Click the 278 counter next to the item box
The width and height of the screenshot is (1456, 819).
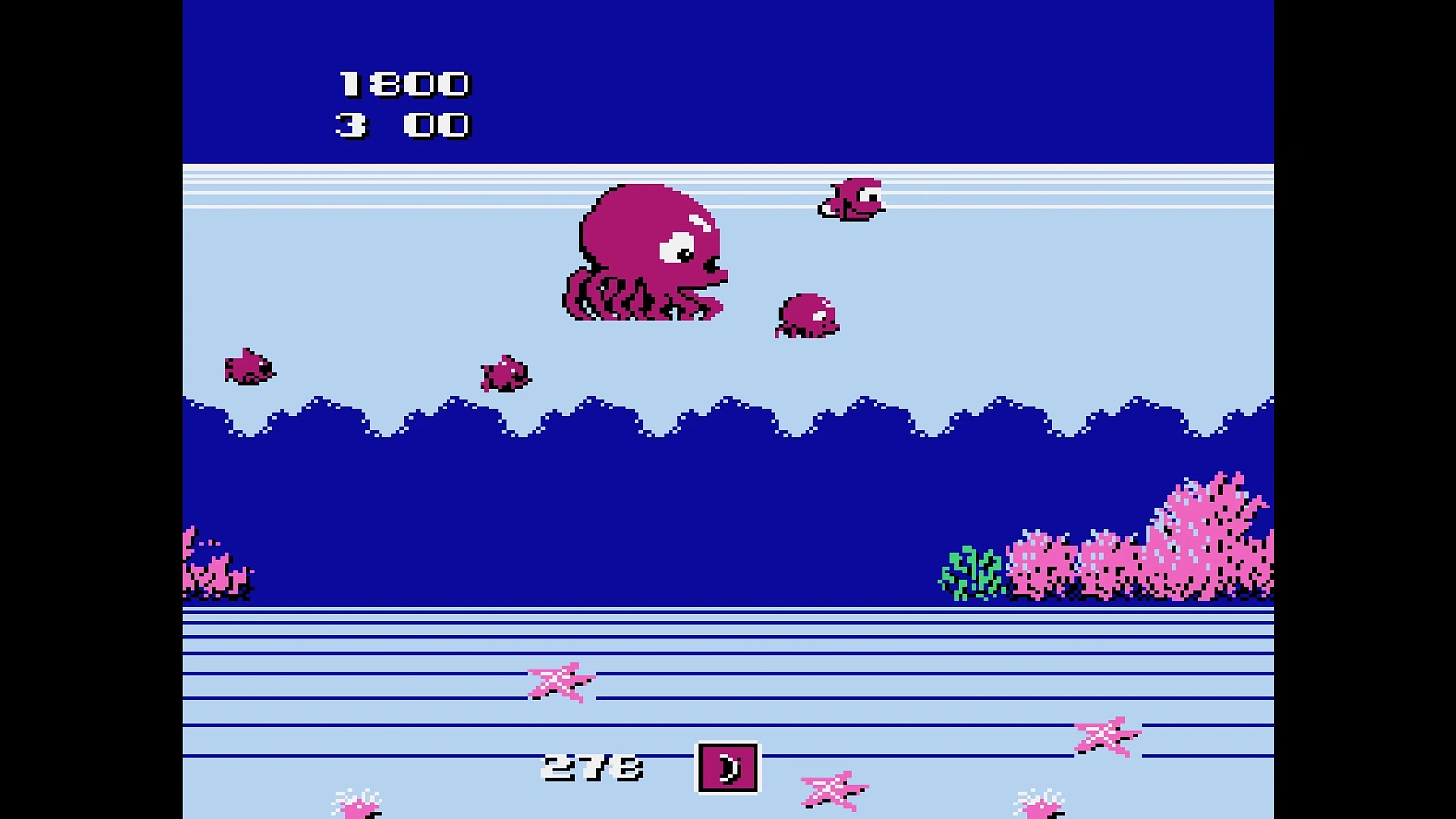pos(592,766)
